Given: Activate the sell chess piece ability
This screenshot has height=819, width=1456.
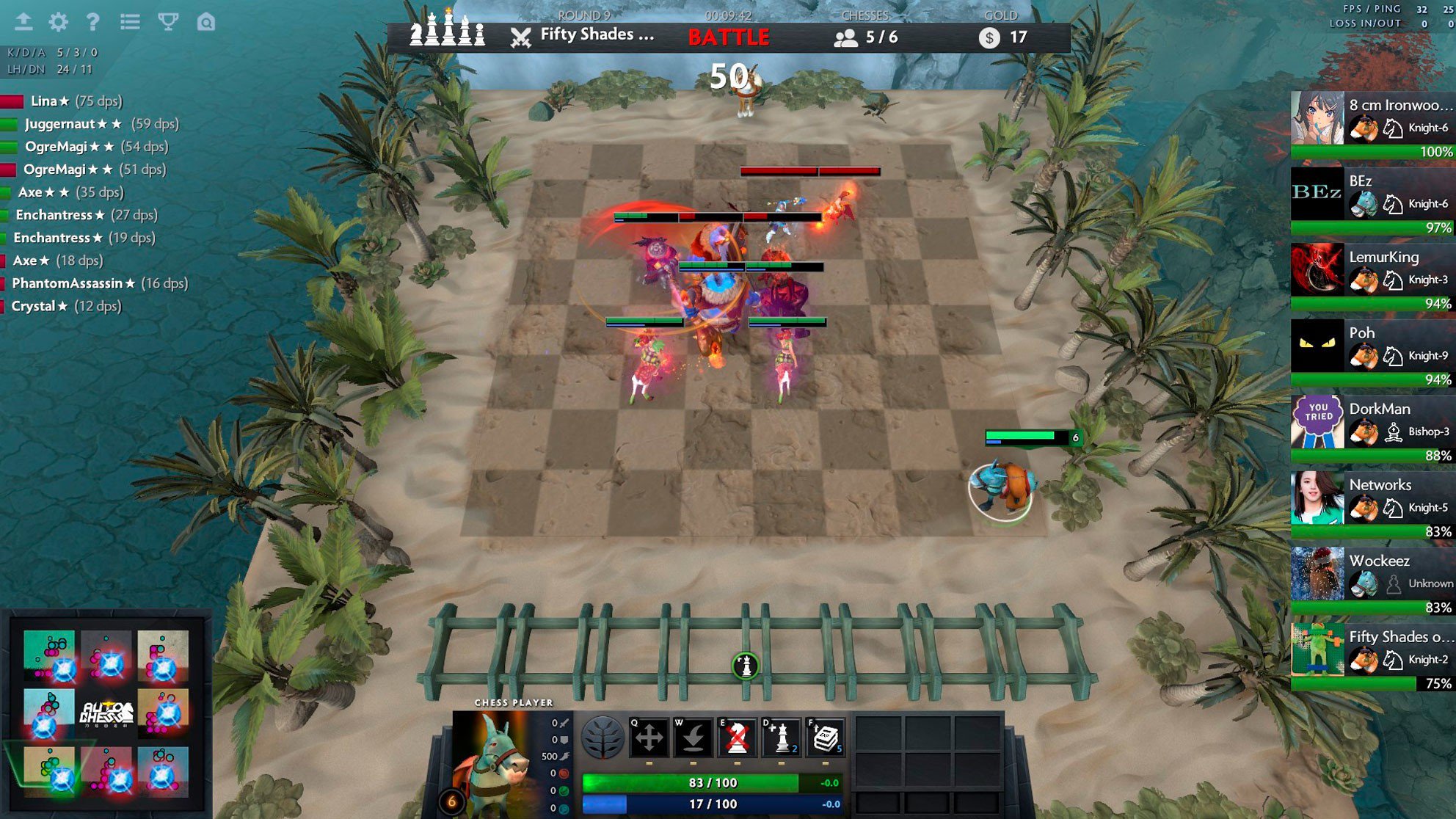Looking at the screenshot, I should click(737, 738).
